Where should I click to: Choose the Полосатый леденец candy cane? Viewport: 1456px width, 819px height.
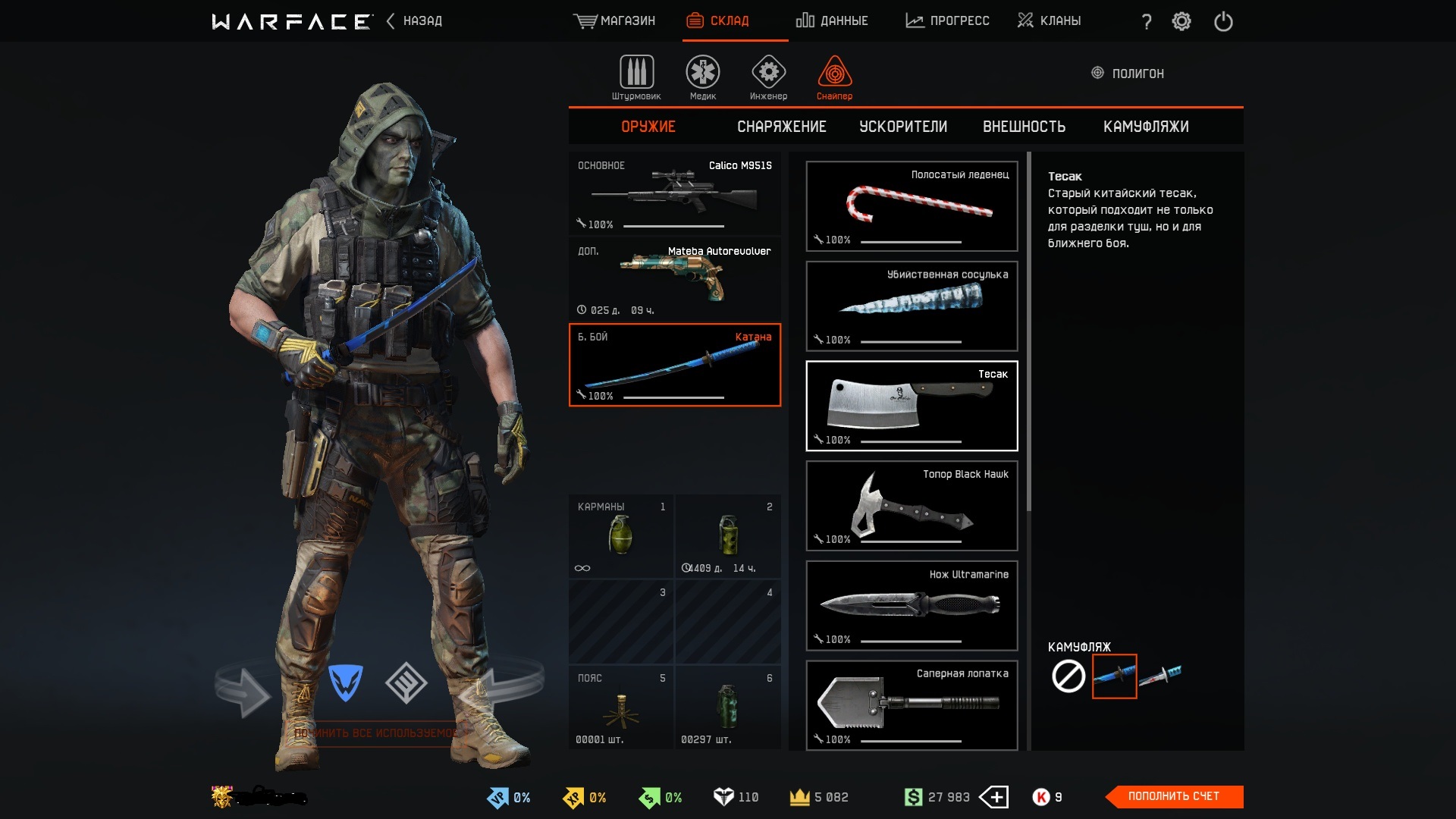[x=912, y=206]
